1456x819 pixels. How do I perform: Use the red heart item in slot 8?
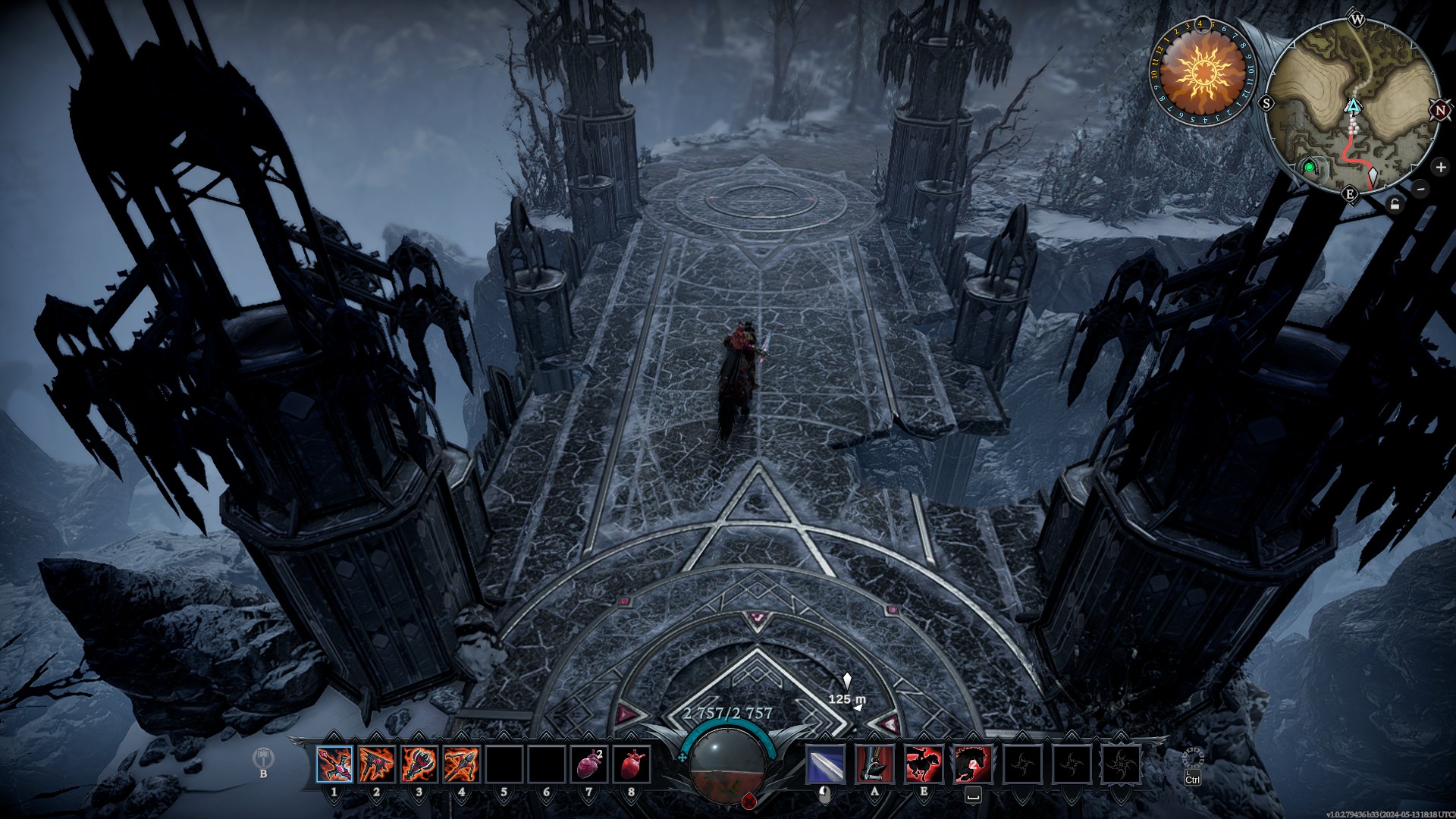pyautogui.click(x=632, y=764)
